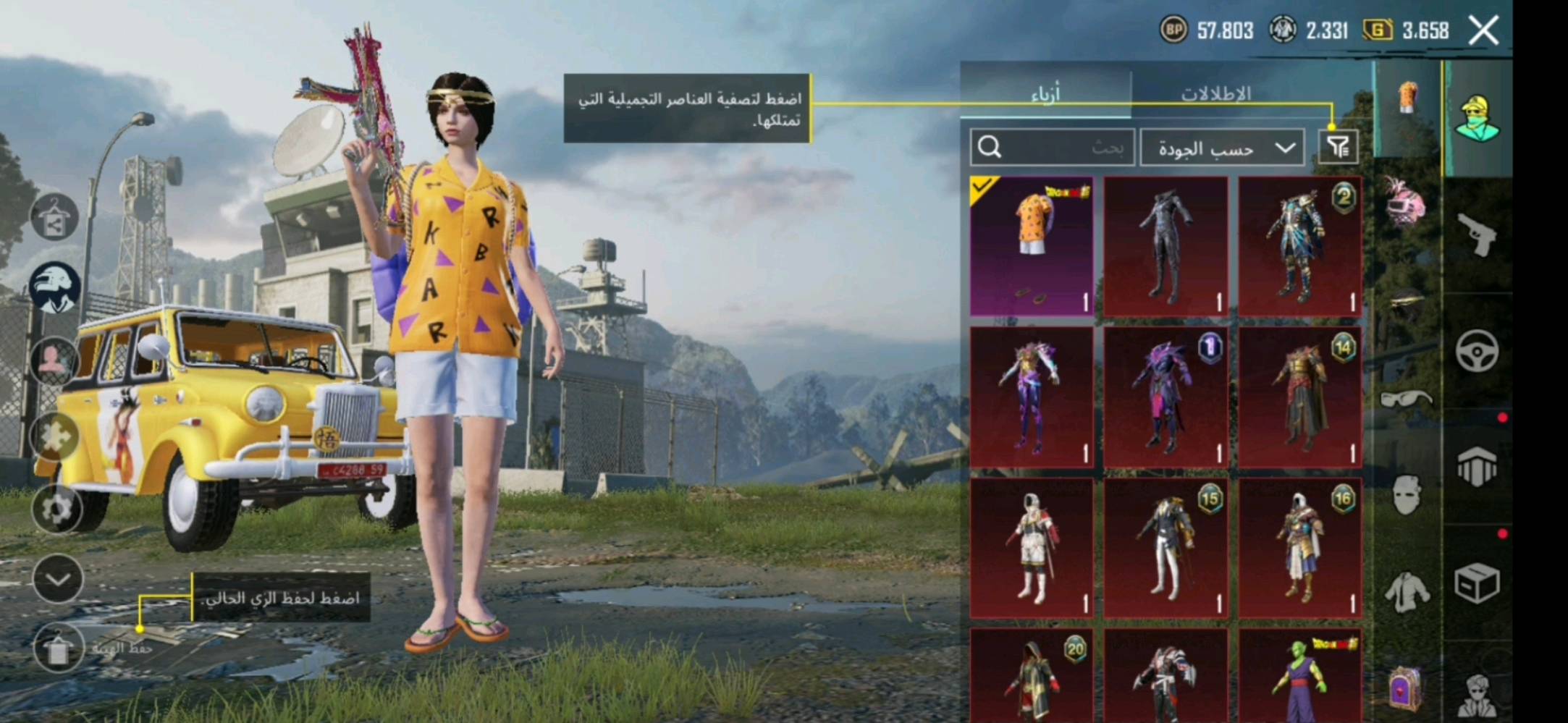Expand the share hanger options
This screenshot has height=723, width=1568.
[x=54, y=219]
